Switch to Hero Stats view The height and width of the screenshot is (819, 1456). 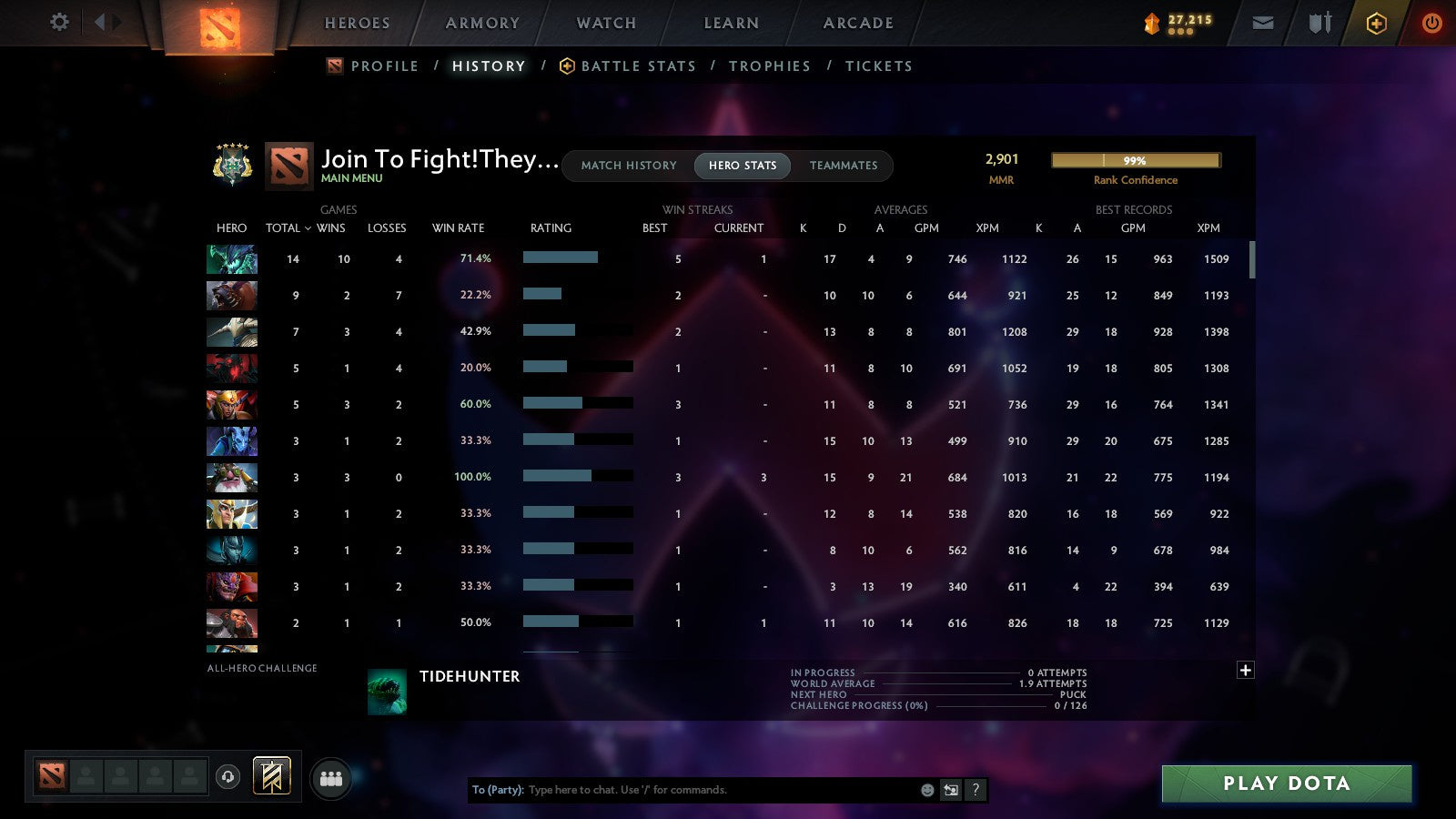pyautogui.click(x=742, y=166)
